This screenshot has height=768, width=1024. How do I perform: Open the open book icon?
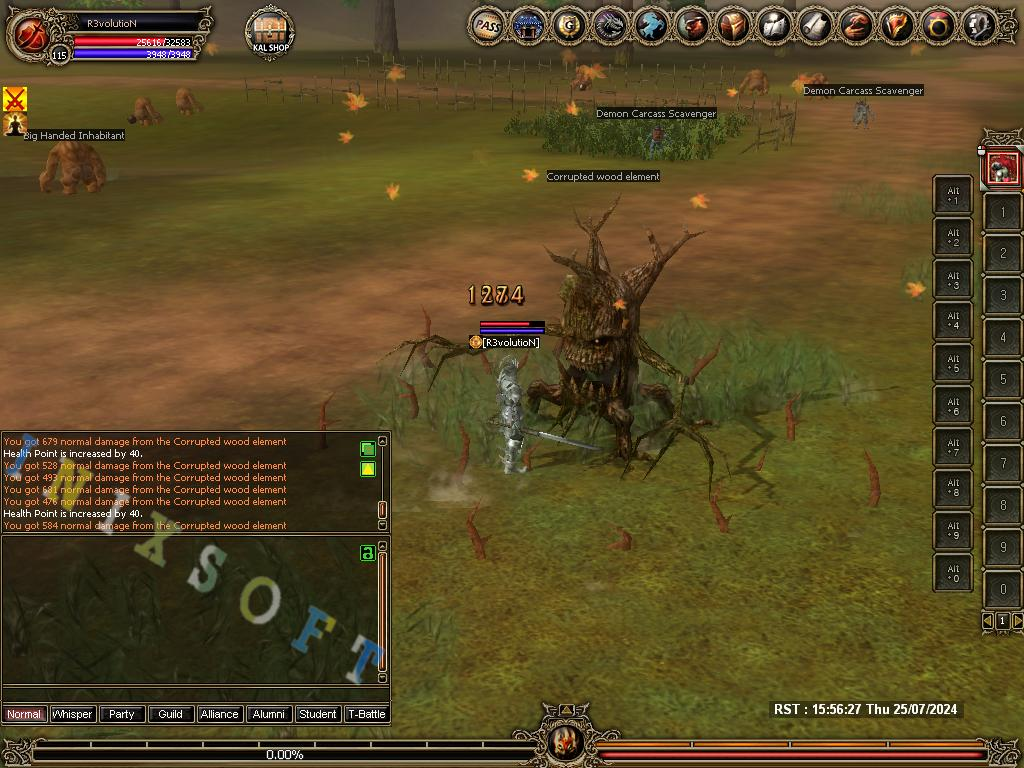click(774, 26)
